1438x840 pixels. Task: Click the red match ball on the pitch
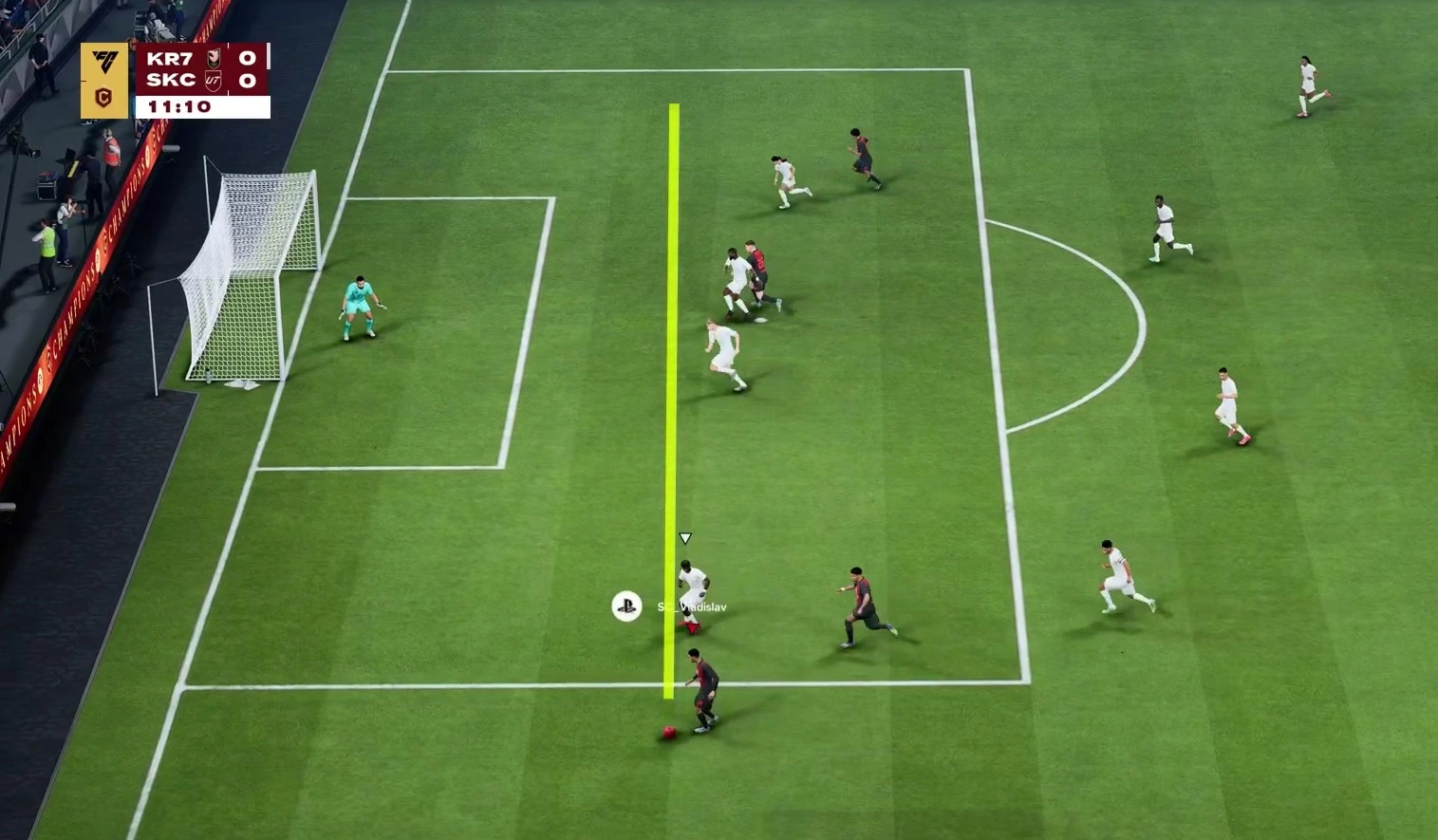(x=667, y=732)
